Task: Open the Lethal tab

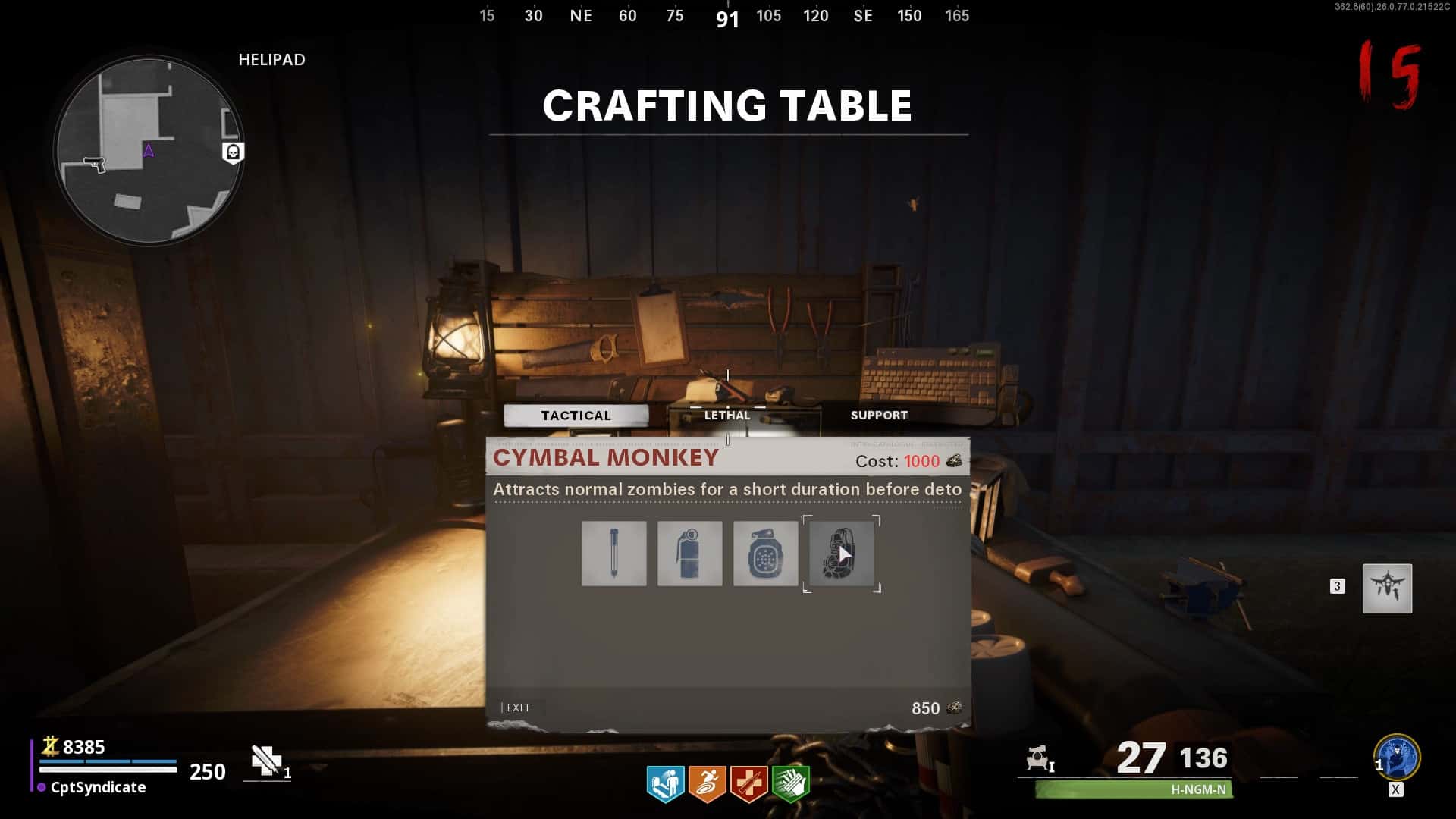Action: click(726, 416)
